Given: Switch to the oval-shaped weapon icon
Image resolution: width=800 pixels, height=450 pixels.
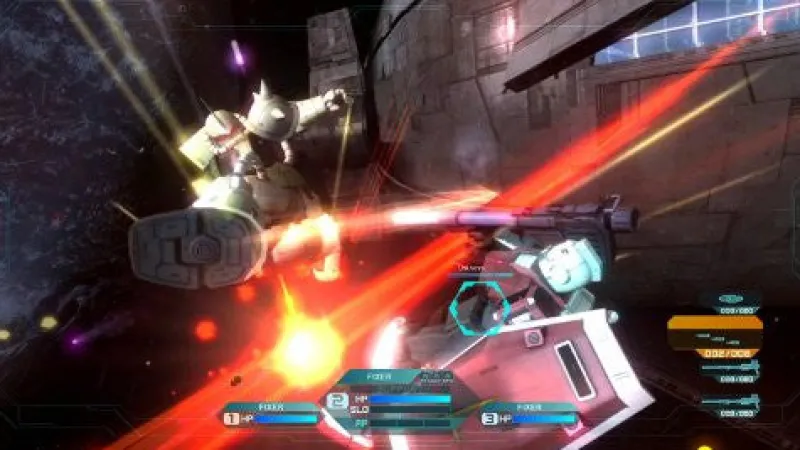Looking at the screenshot, I should click(x=729, y=299).
